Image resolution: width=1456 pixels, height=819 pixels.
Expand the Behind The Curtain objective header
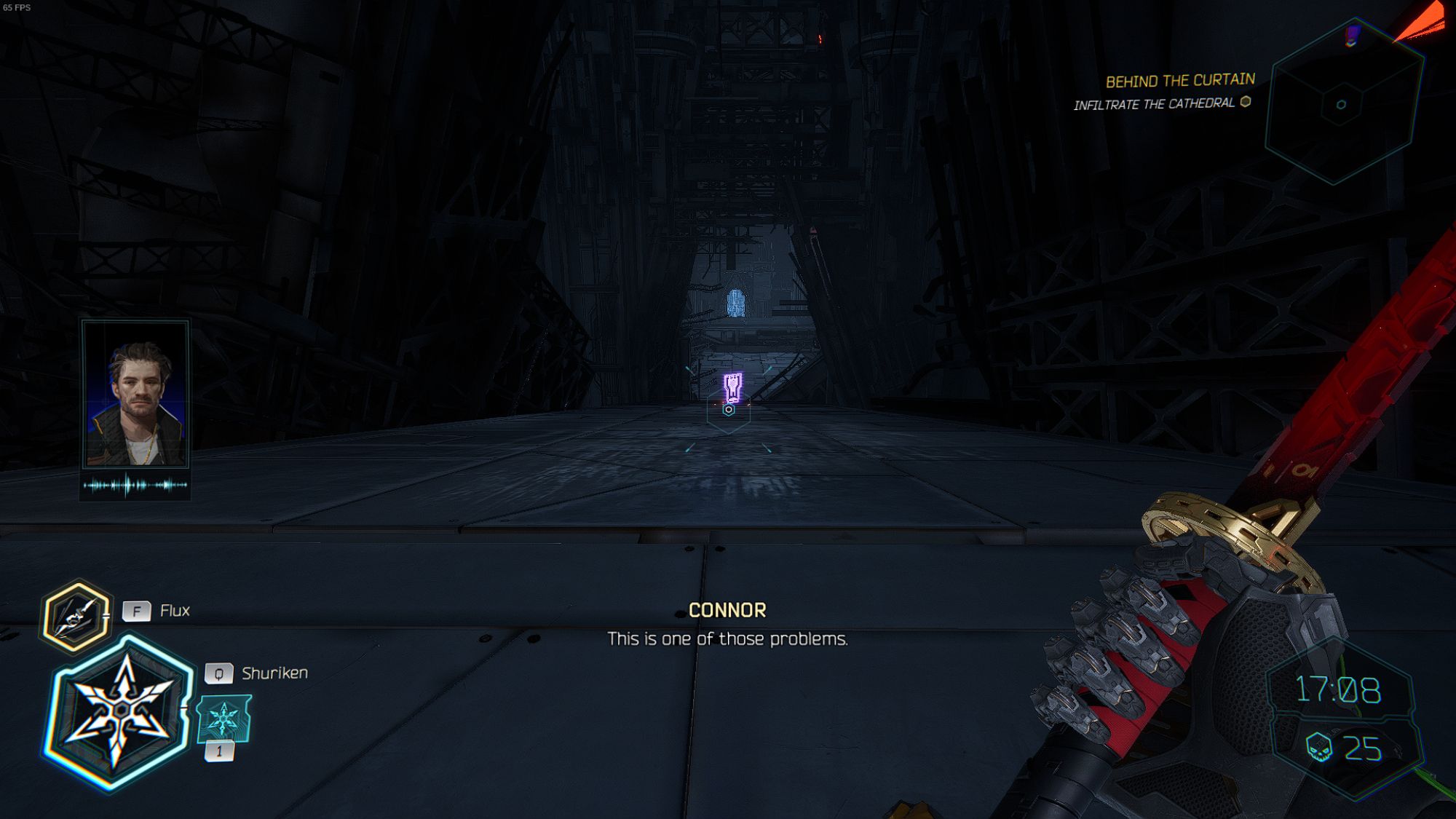click(x=1181, y=80)
